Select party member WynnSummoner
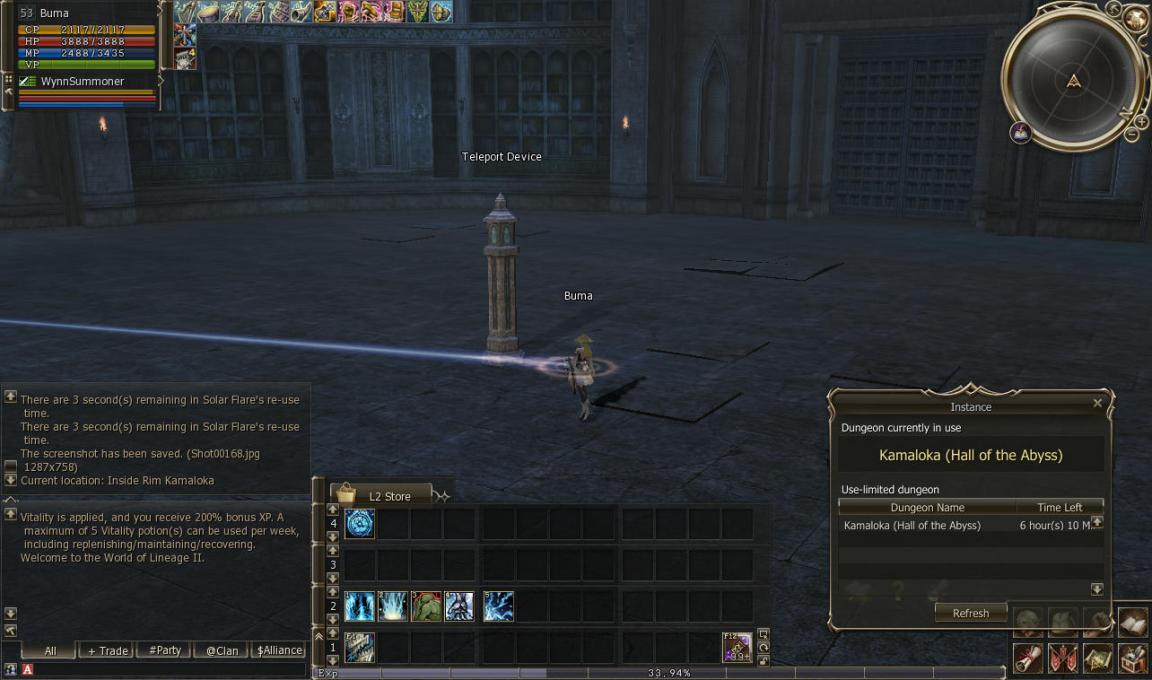 [x=82, y=81]
